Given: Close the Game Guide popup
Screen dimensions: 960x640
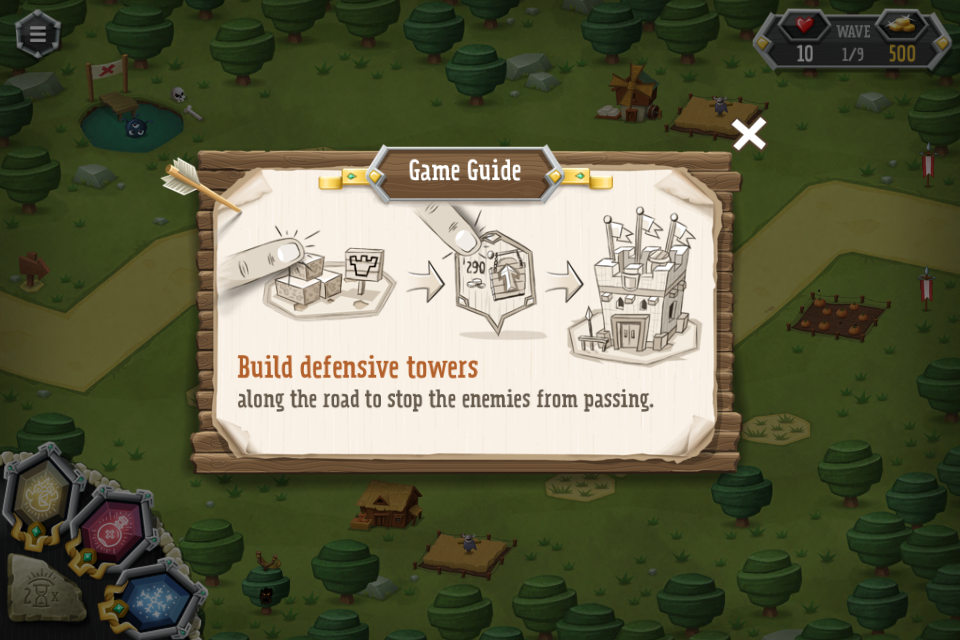Looking at the screenshot, I should (749, 134).
